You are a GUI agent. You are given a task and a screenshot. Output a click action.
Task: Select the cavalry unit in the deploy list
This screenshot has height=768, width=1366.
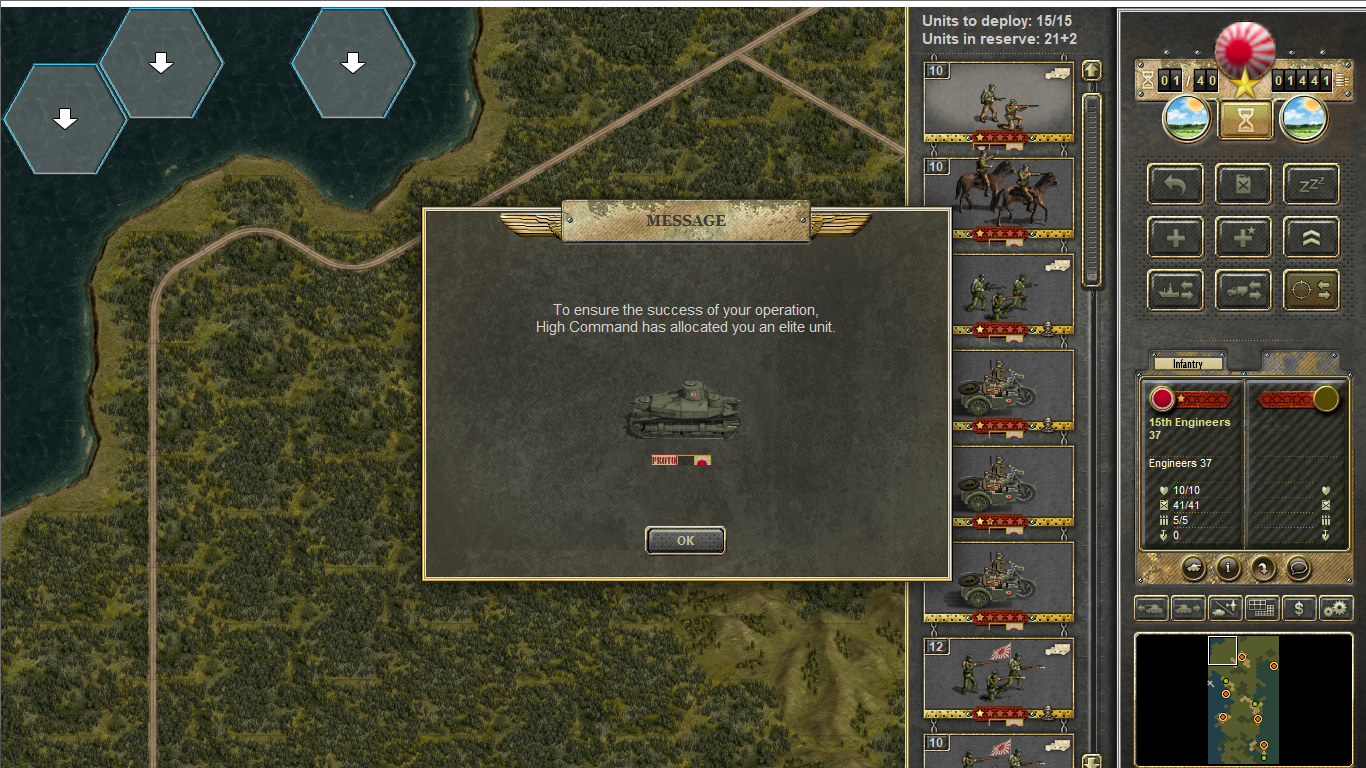[998, 196]
